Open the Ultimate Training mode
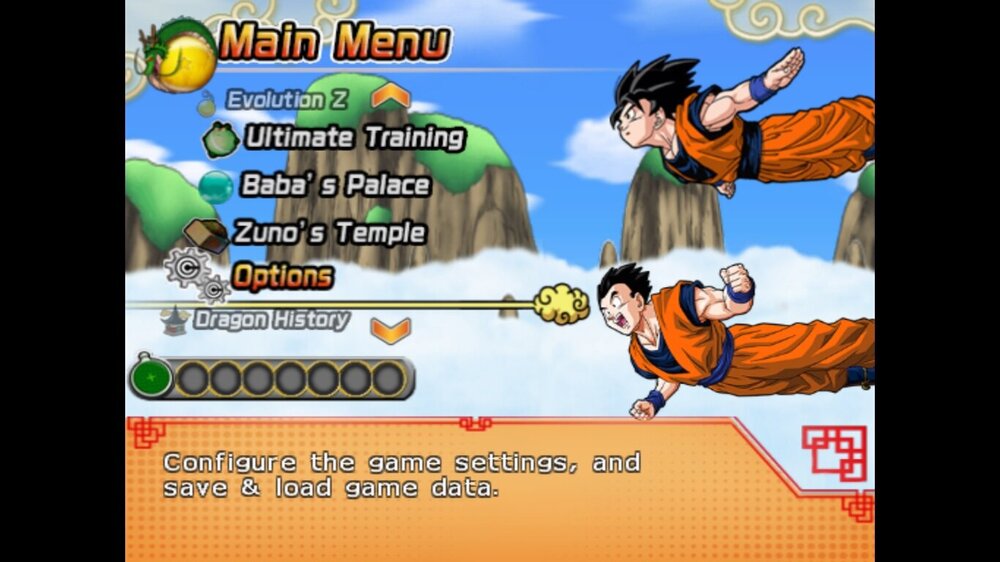This screenshot has height=562, width=1000. click(x=354, y=138)
